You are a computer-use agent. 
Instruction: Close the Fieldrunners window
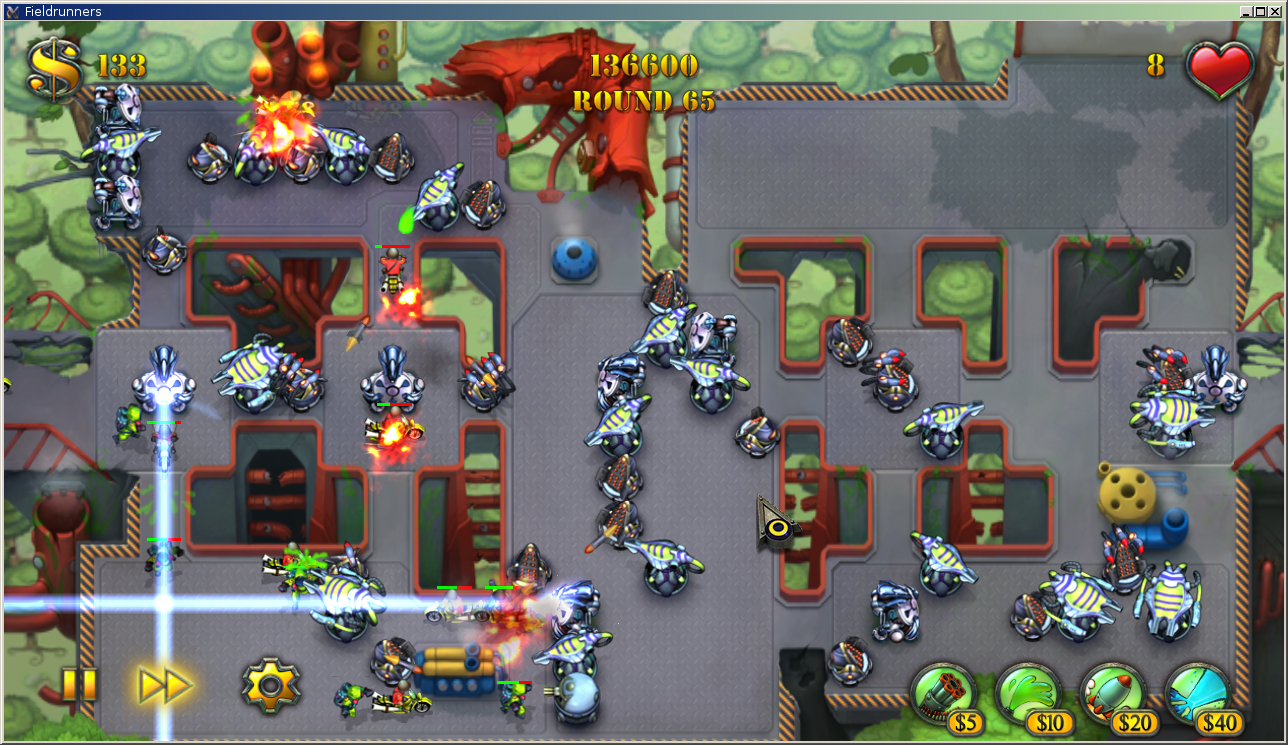[1275, 11]
